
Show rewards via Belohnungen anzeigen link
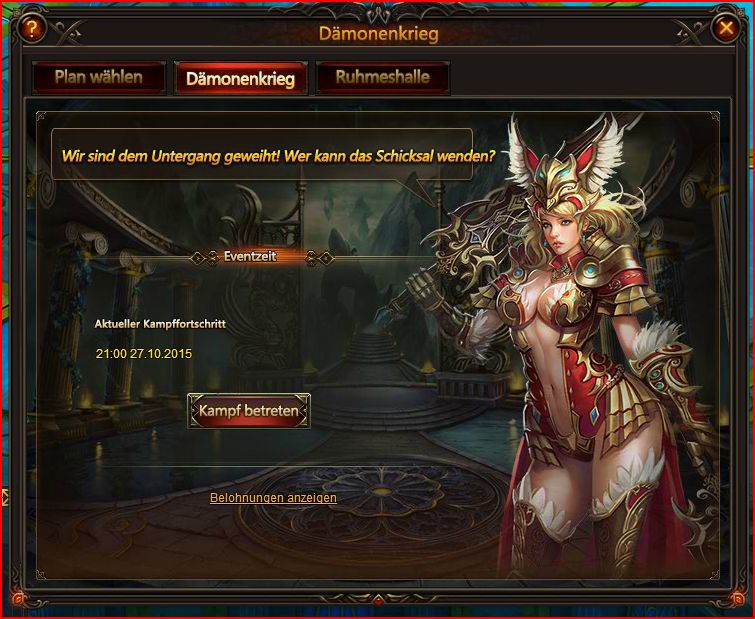273,498
